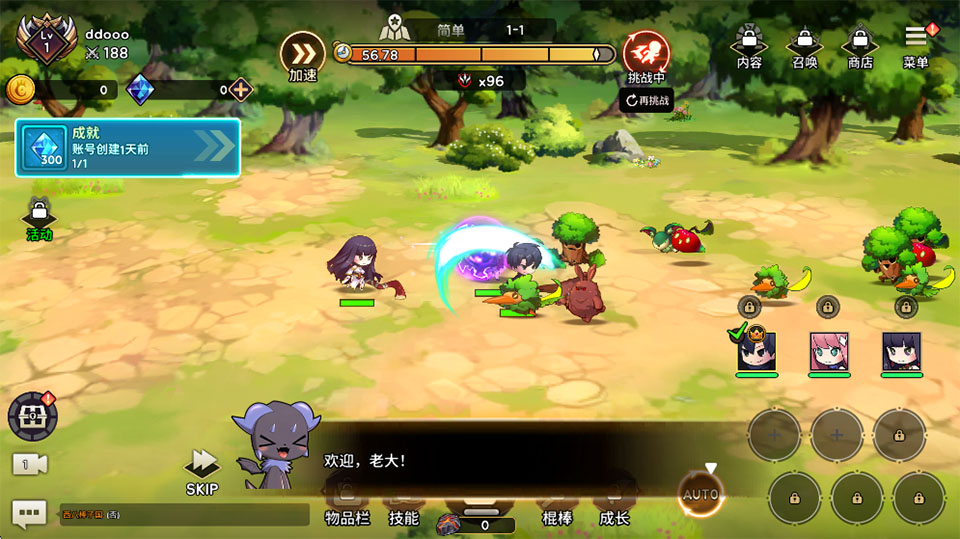960x539 pixels.
Task: Select the pink-haired hero portrait
Action: (829, 352)
